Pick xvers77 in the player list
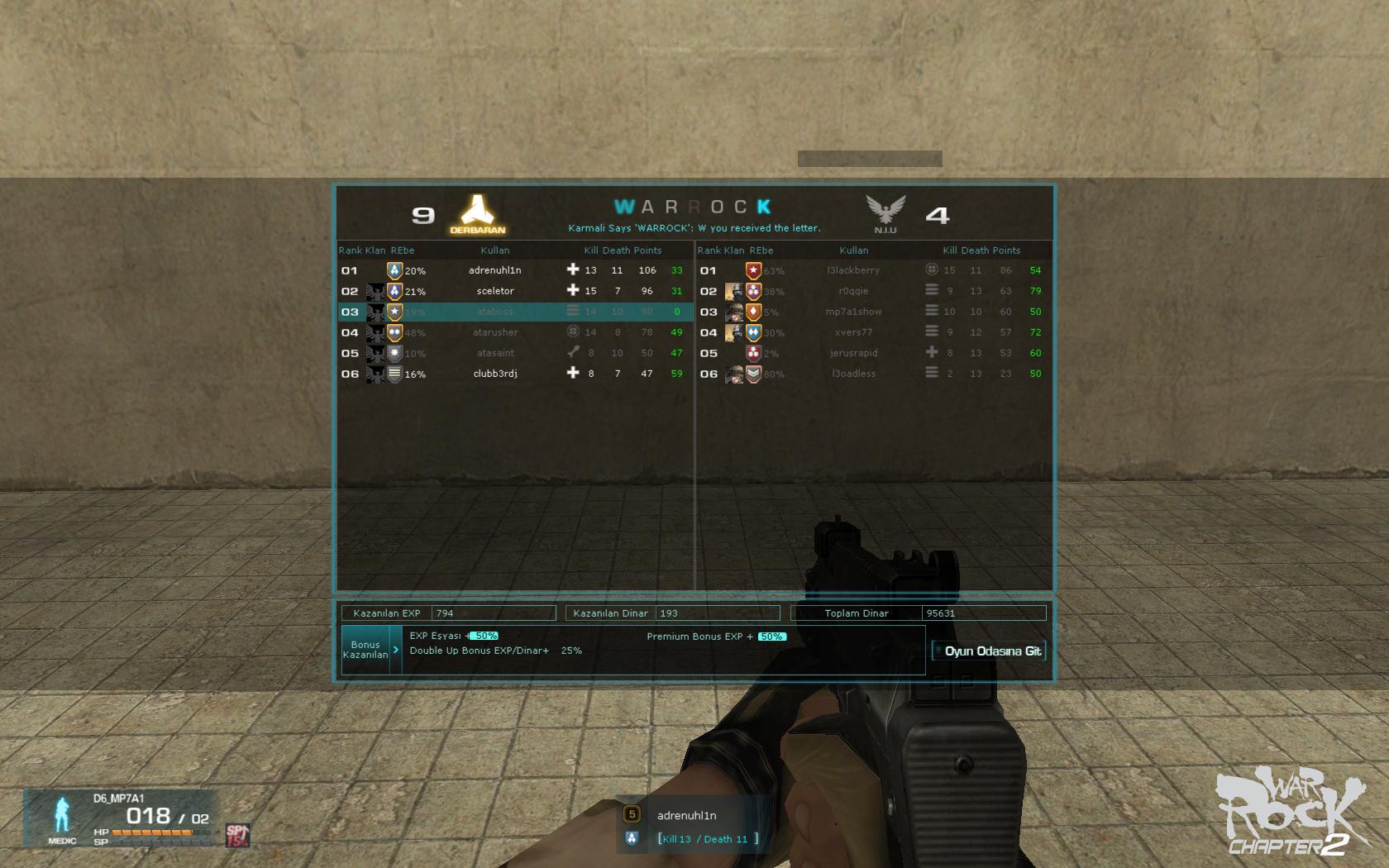Image resolution: width=1389 pixels, height=868 pixels. coord(853,332)
